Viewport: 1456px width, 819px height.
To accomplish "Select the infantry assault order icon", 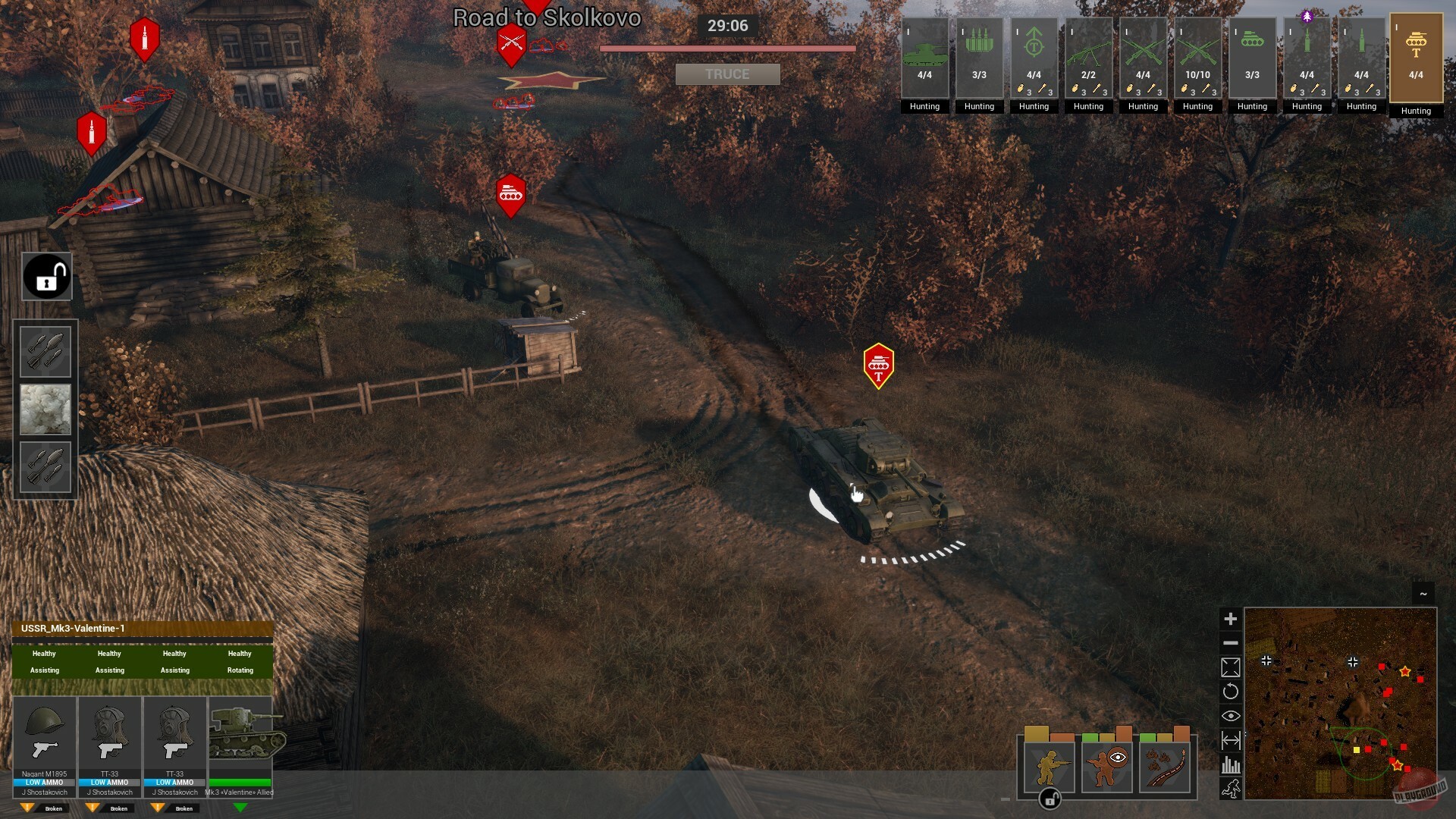I will (x=1050, y=767).
